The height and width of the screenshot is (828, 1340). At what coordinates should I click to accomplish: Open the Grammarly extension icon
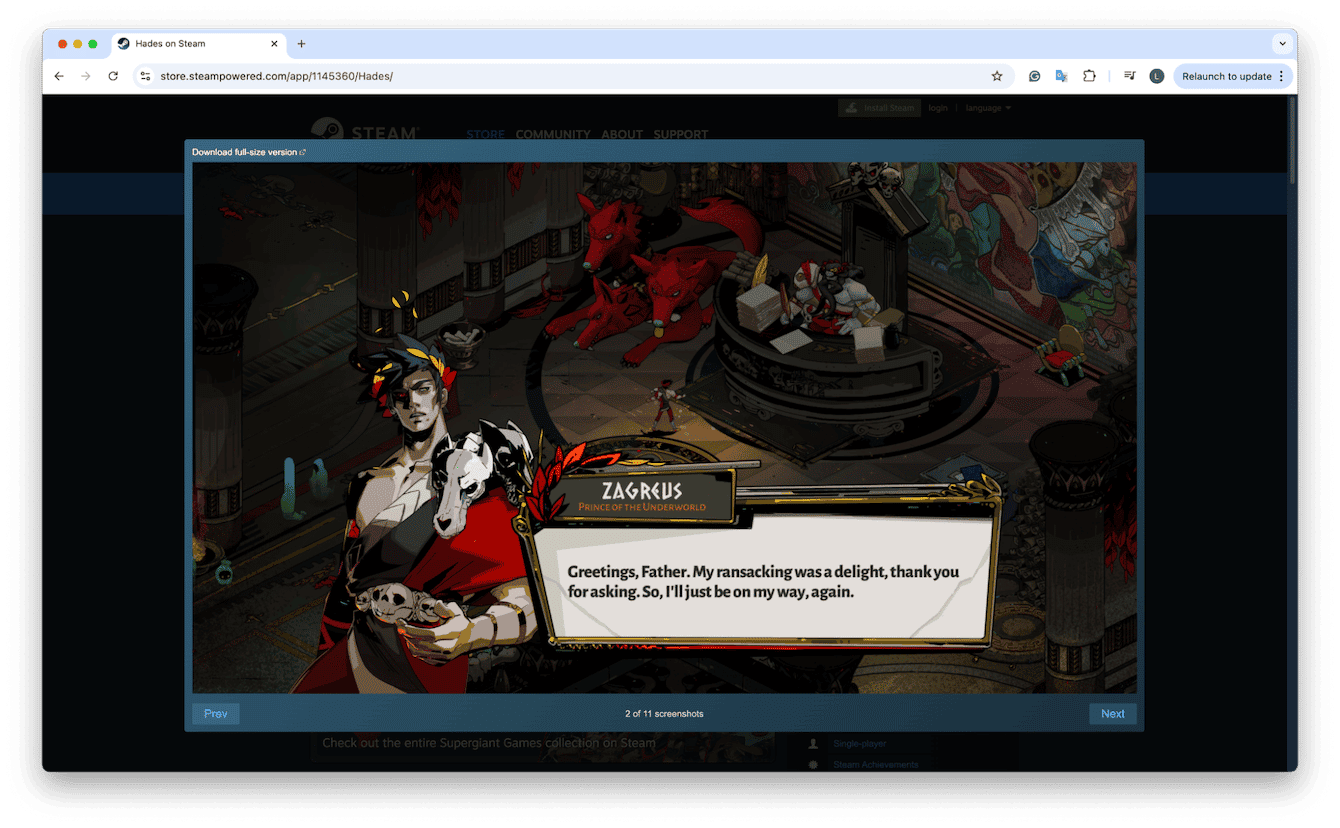coord(1033,75)
